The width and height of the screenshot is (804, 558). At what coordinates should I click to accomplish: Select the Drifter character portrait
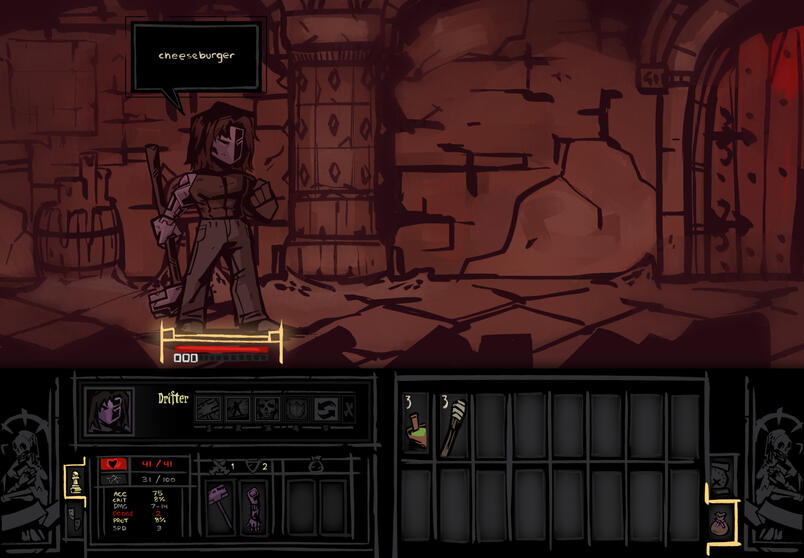(x=110, y=410)
